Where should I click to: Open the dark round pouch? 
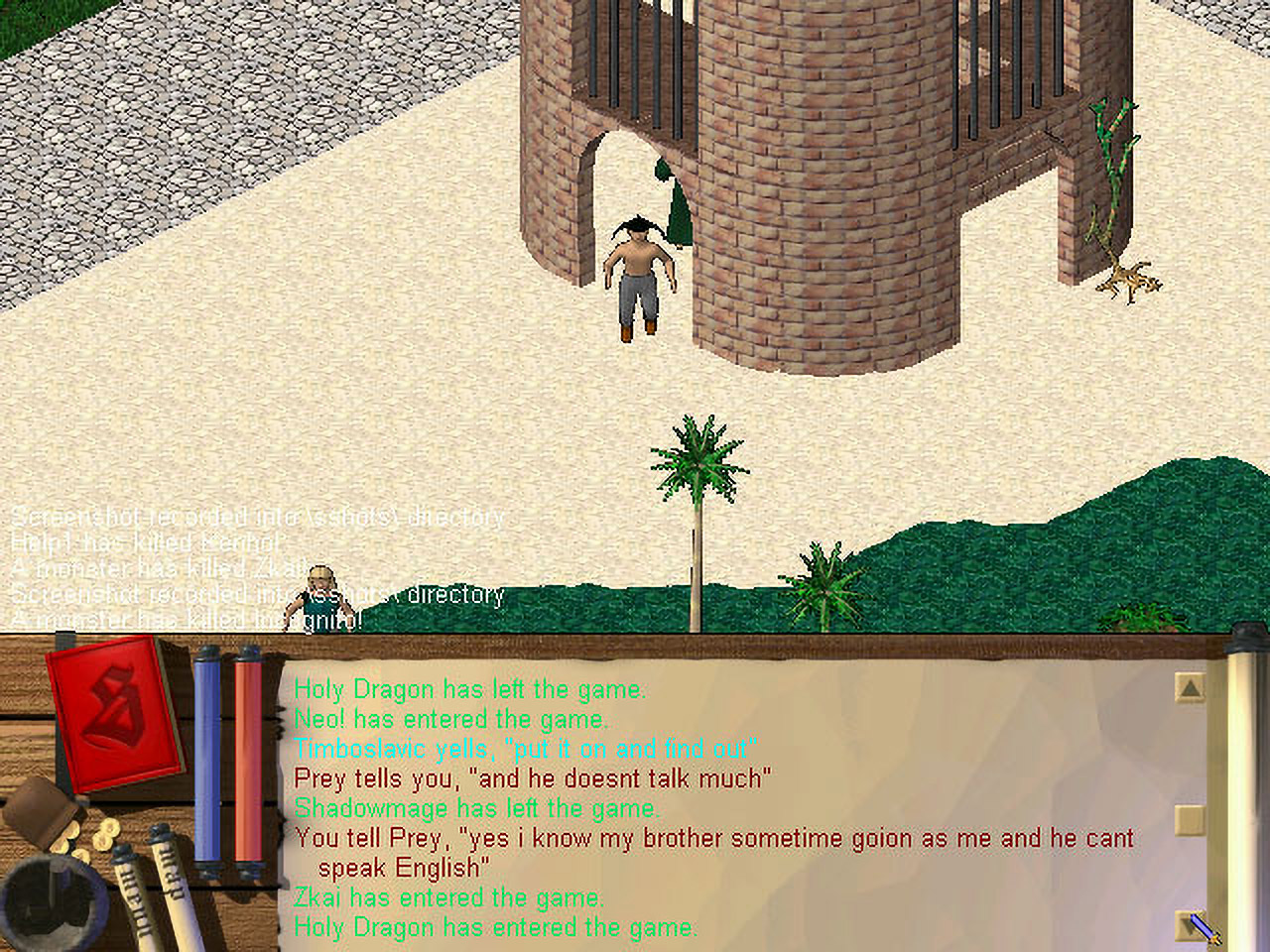(x=50, y=897)
